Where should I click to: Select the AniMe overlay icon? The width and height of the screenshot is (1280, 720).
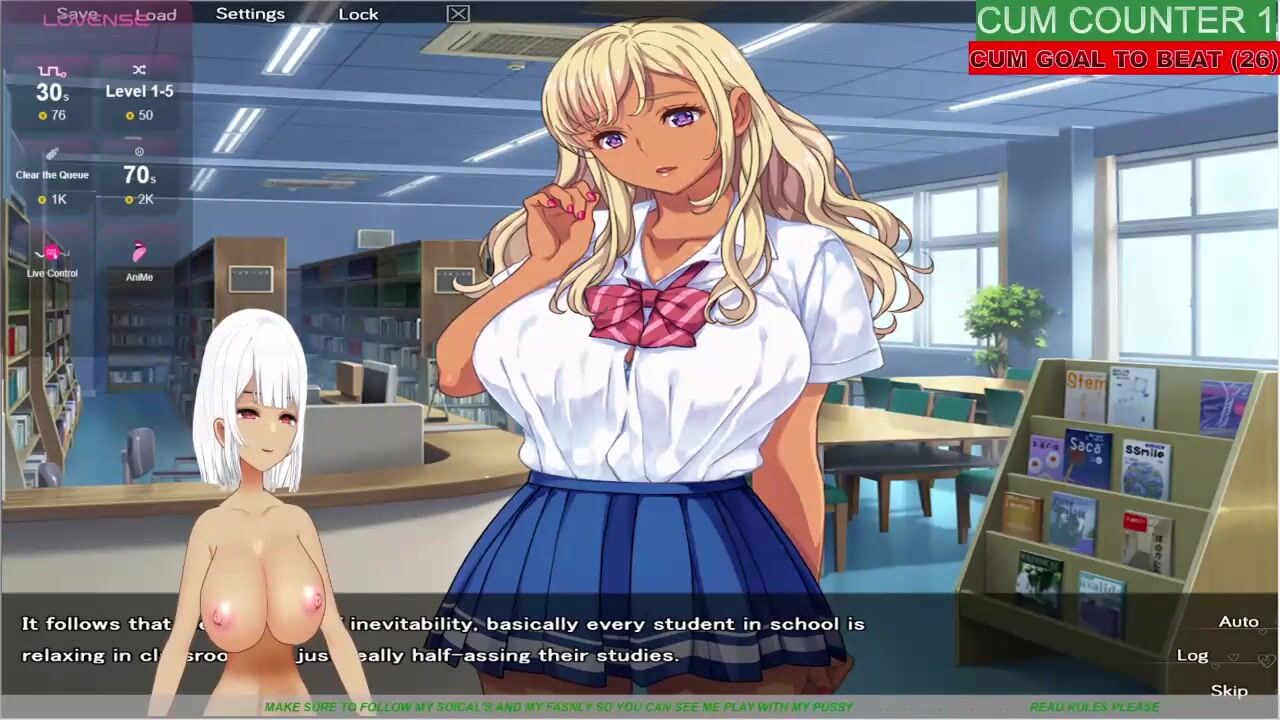pos(139,260)
